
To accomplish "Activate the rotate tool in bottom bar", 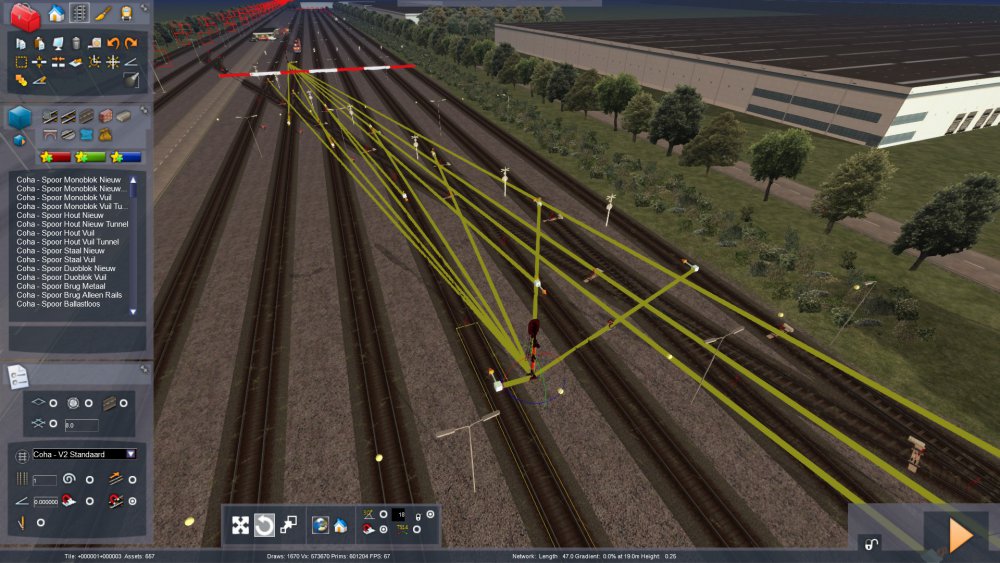I will pos(264,525).
